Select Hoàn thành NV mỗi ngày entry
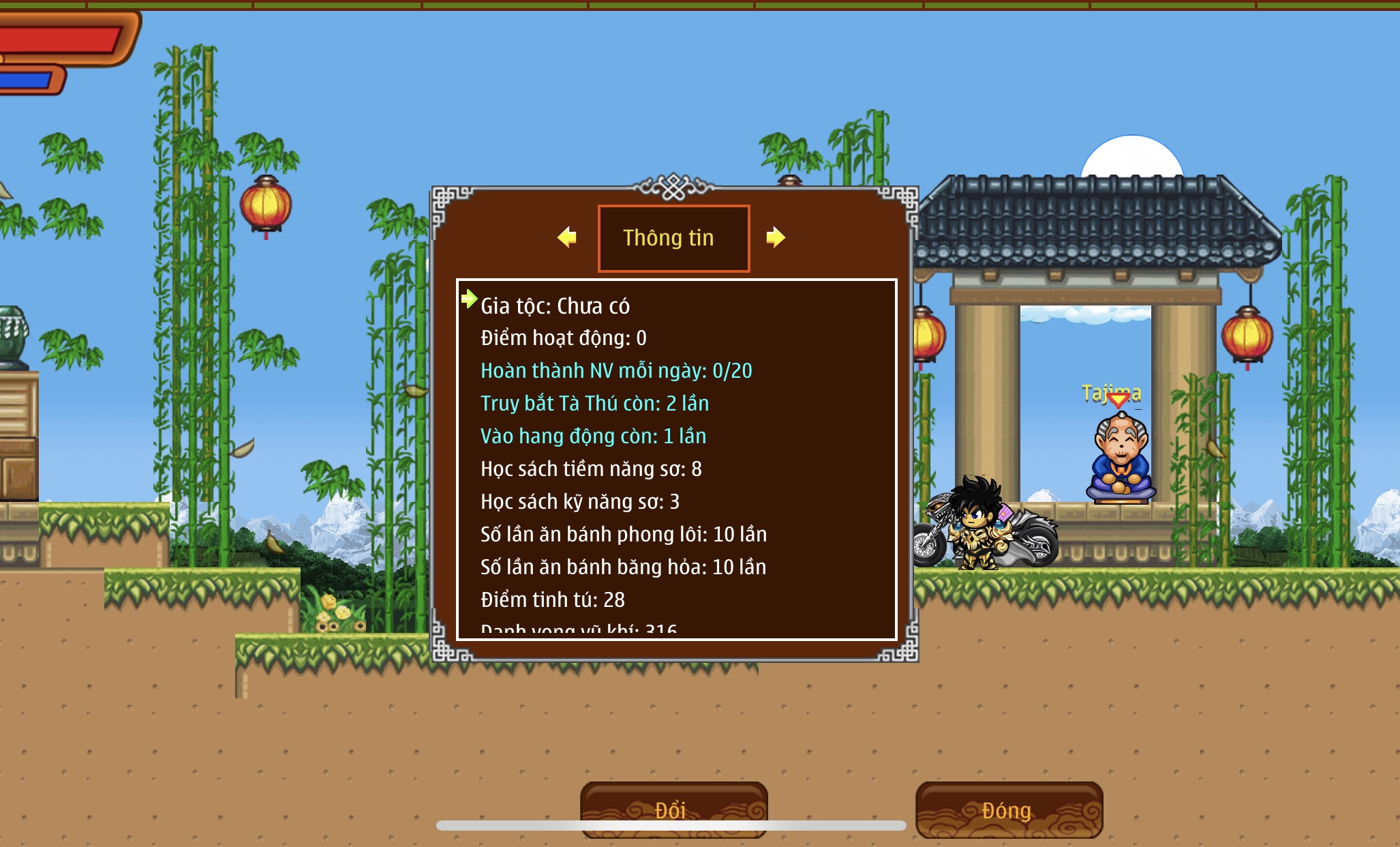 (616, 371)
